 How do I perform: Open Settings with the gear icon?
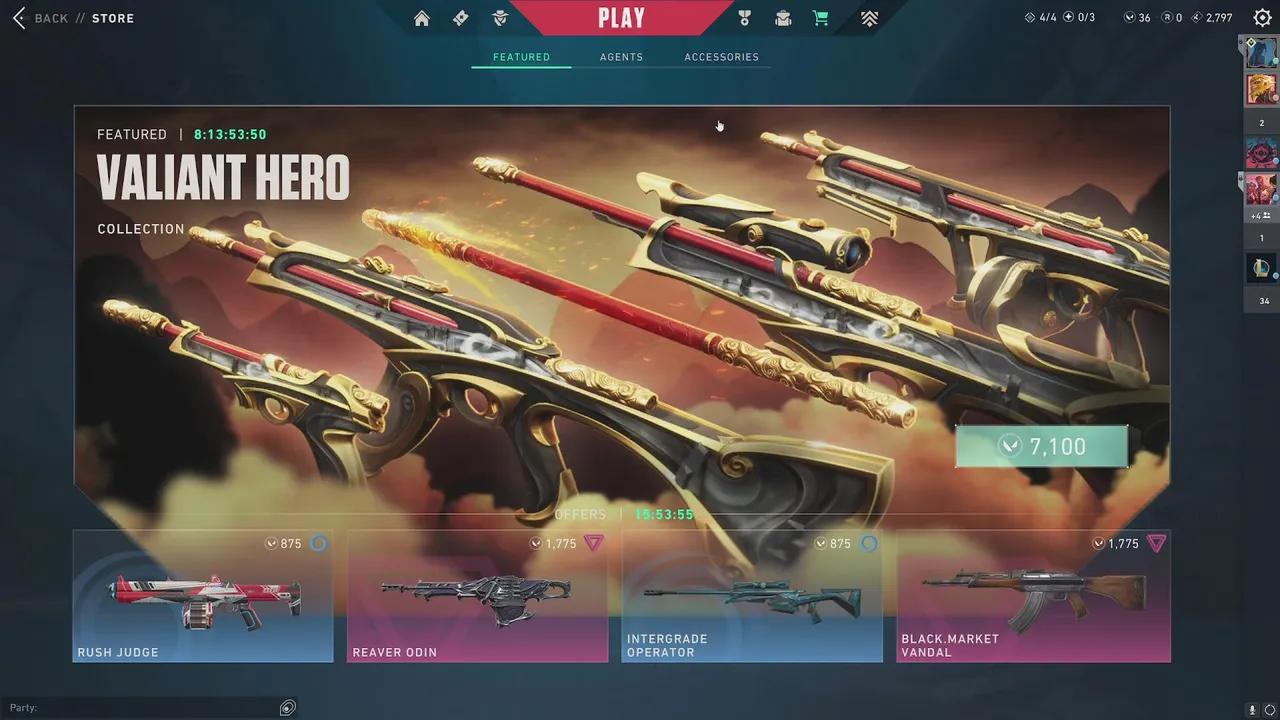(1262, 17)
